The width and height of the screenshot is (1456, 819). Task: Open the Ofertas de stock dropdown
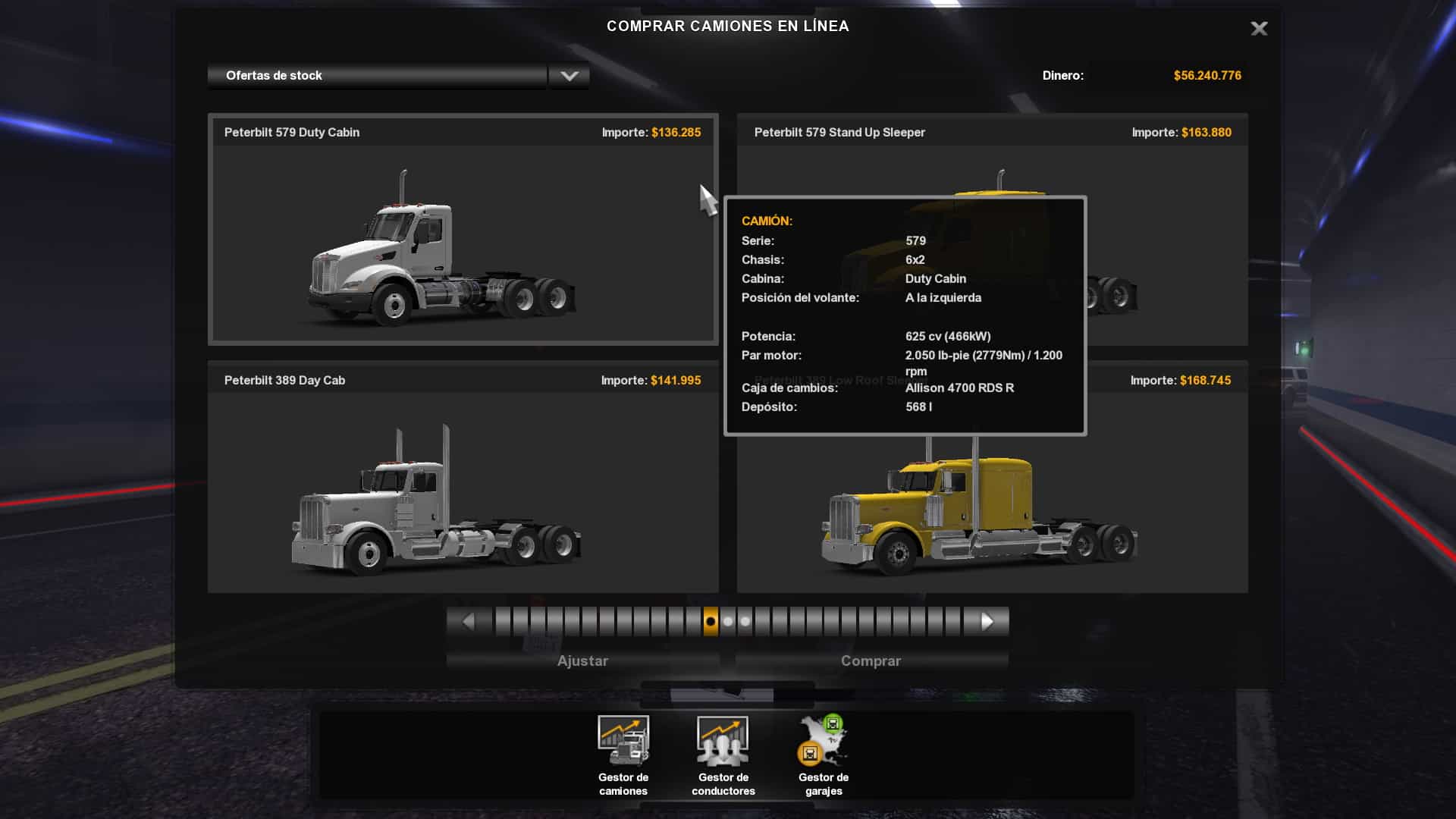(x=569, y=76)
